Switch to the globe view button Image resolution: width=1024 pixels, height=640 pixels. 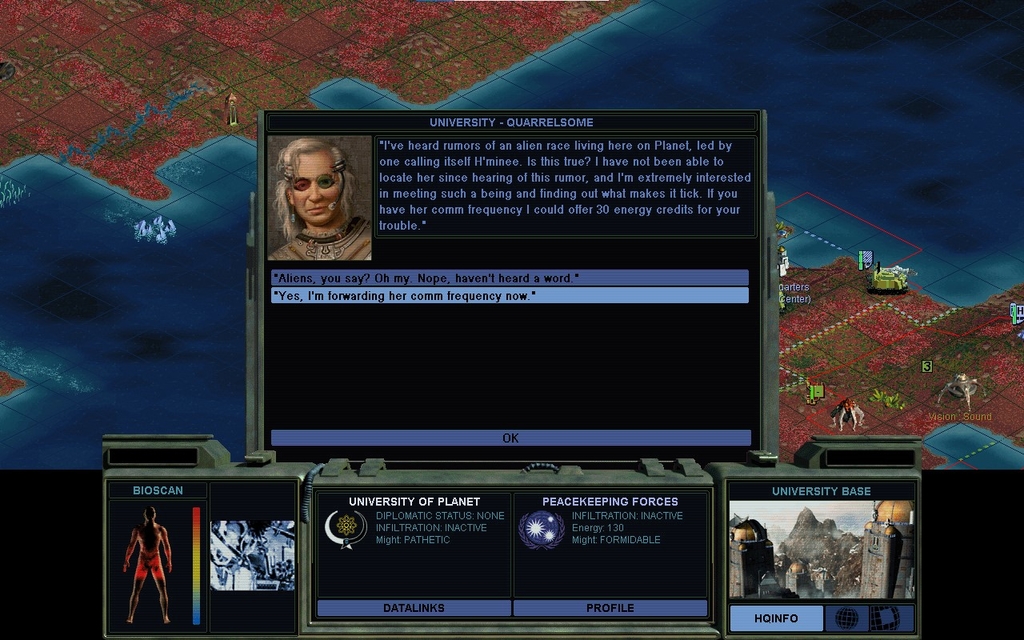[x=846, y=618]
